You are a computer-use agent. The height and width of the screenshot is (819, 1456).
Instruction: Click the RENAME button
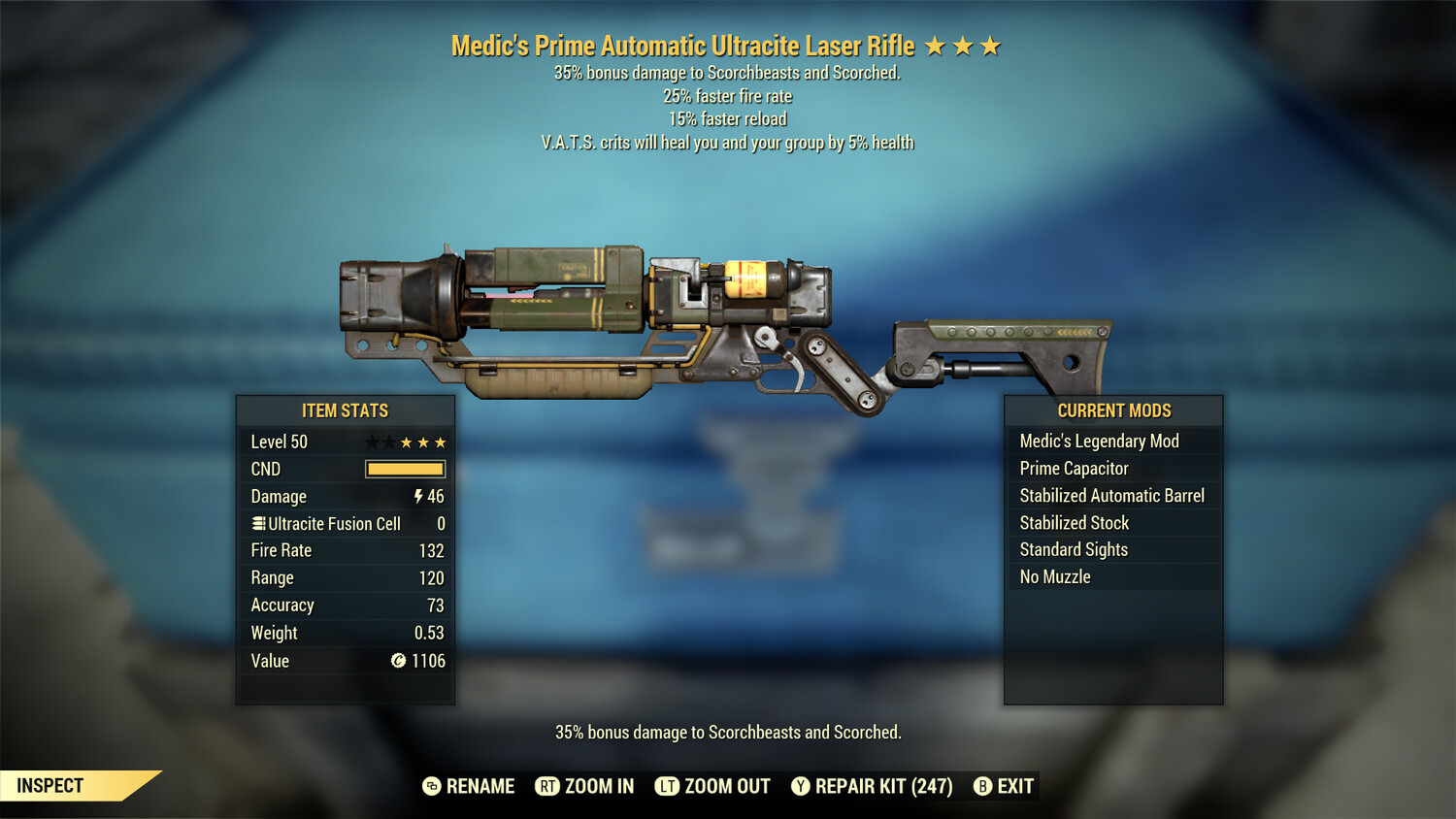pyautogui.click(x=480, y=786)
